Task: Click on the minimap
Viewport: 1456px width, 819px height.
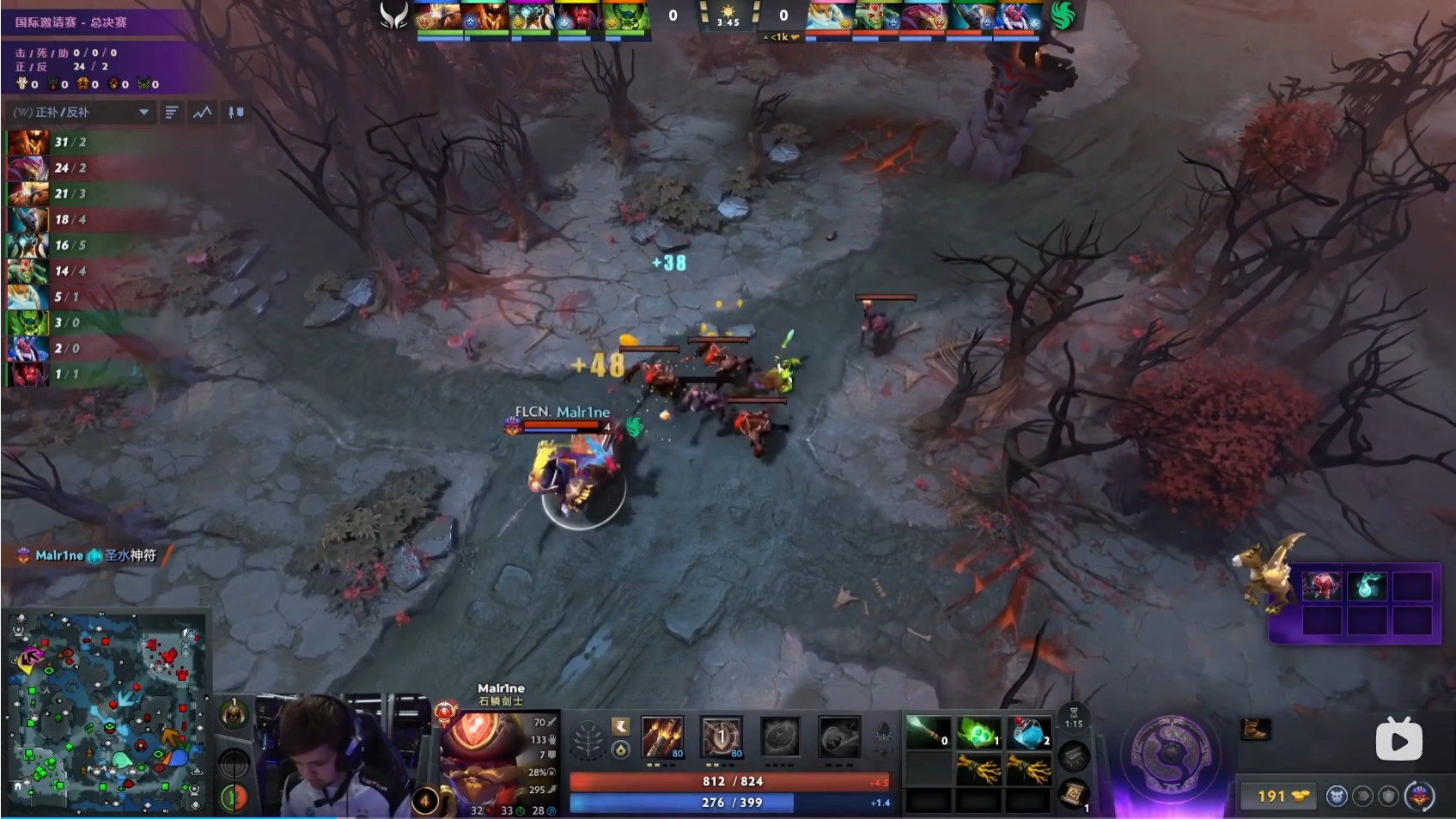Action: pos(107,713)
